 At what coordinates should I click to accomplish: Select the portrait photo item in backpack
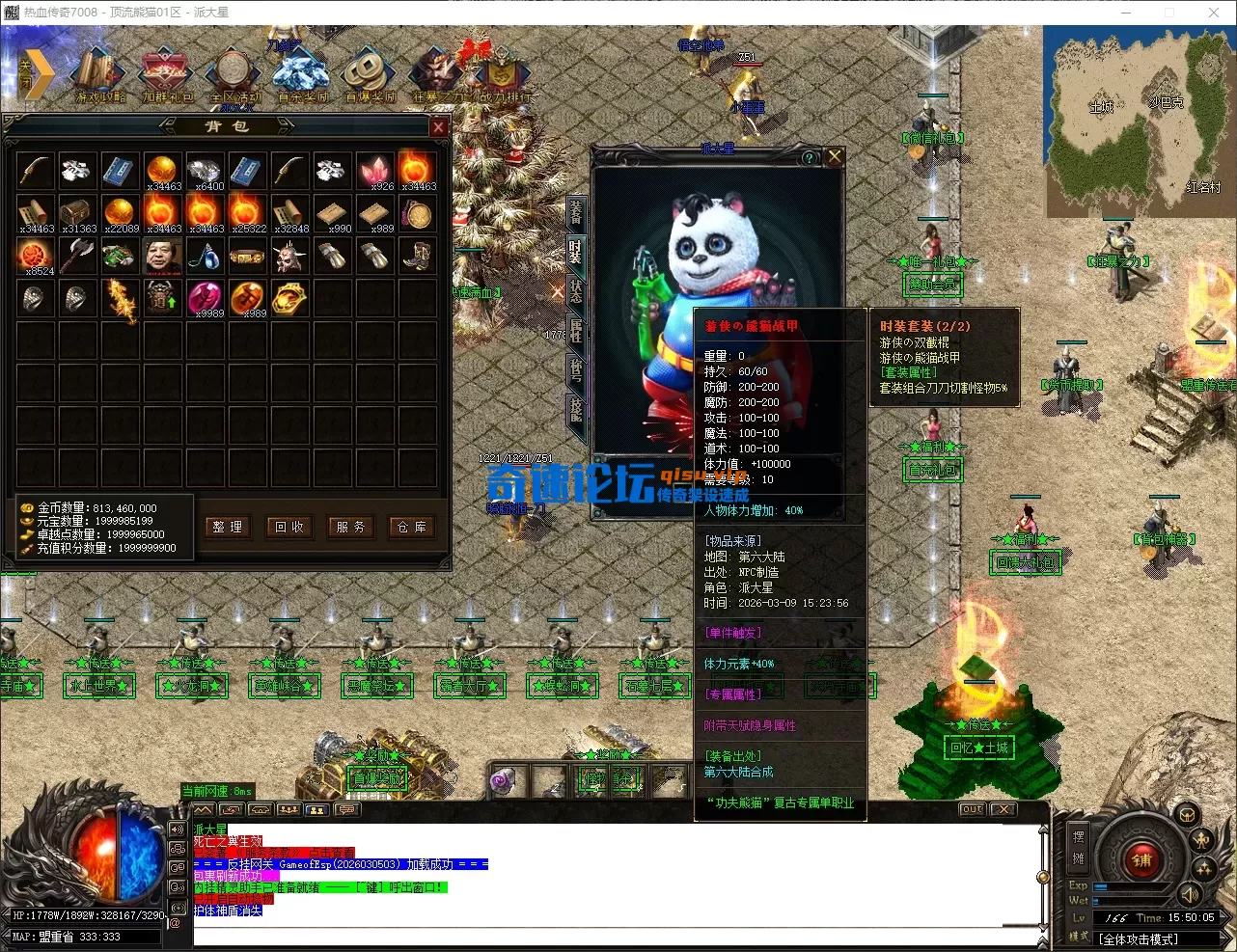162,257
